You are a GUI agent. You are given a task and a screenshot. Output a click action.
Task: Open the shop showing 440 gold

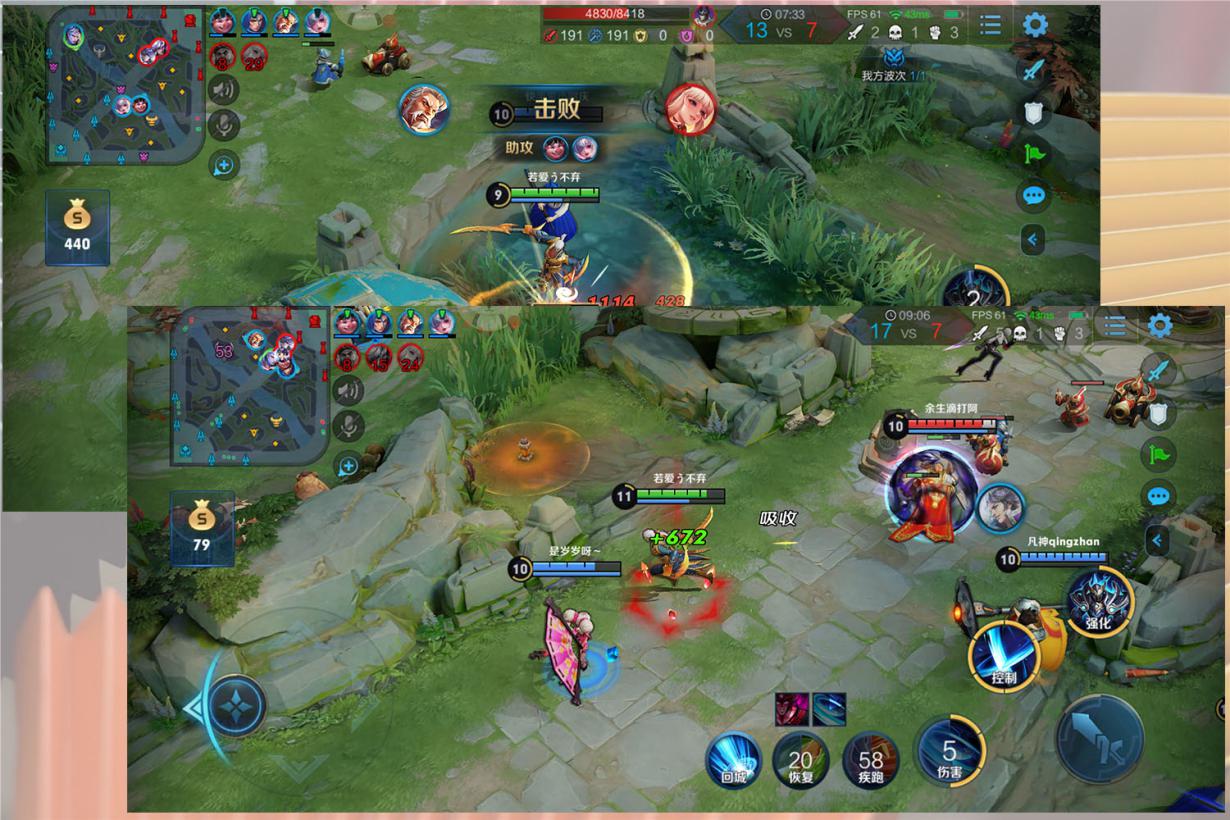pos(77,227)
